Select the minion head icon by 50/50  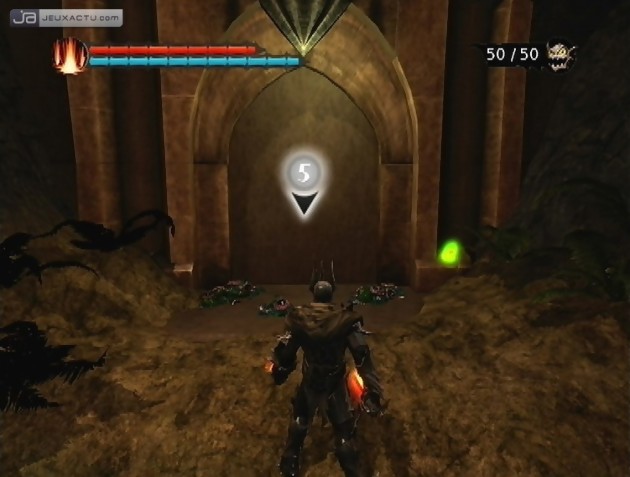point(562,54)
